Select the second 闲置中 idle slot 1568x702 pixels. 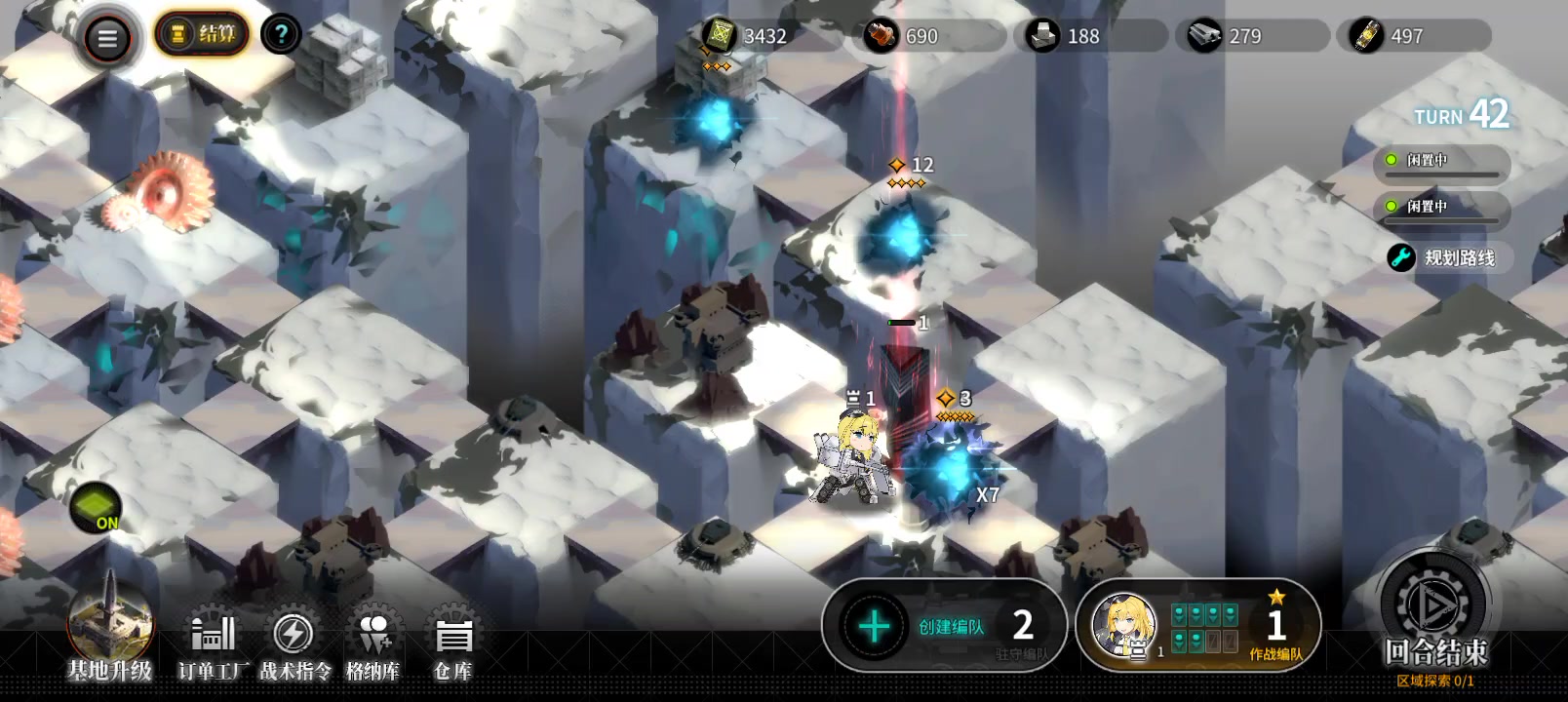[1441, 209]
